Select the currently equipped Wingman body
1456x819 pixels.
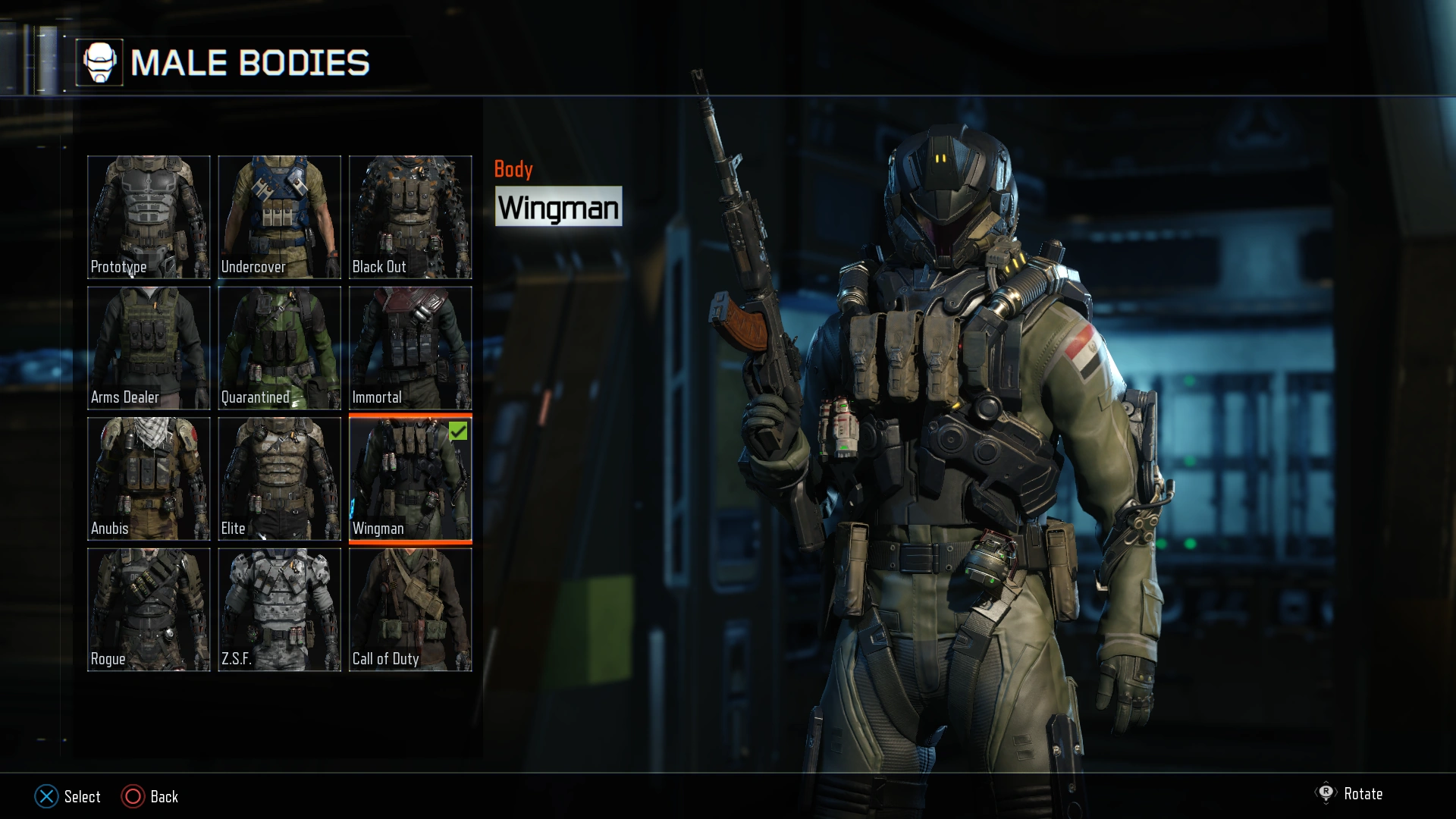pos(410,479)
